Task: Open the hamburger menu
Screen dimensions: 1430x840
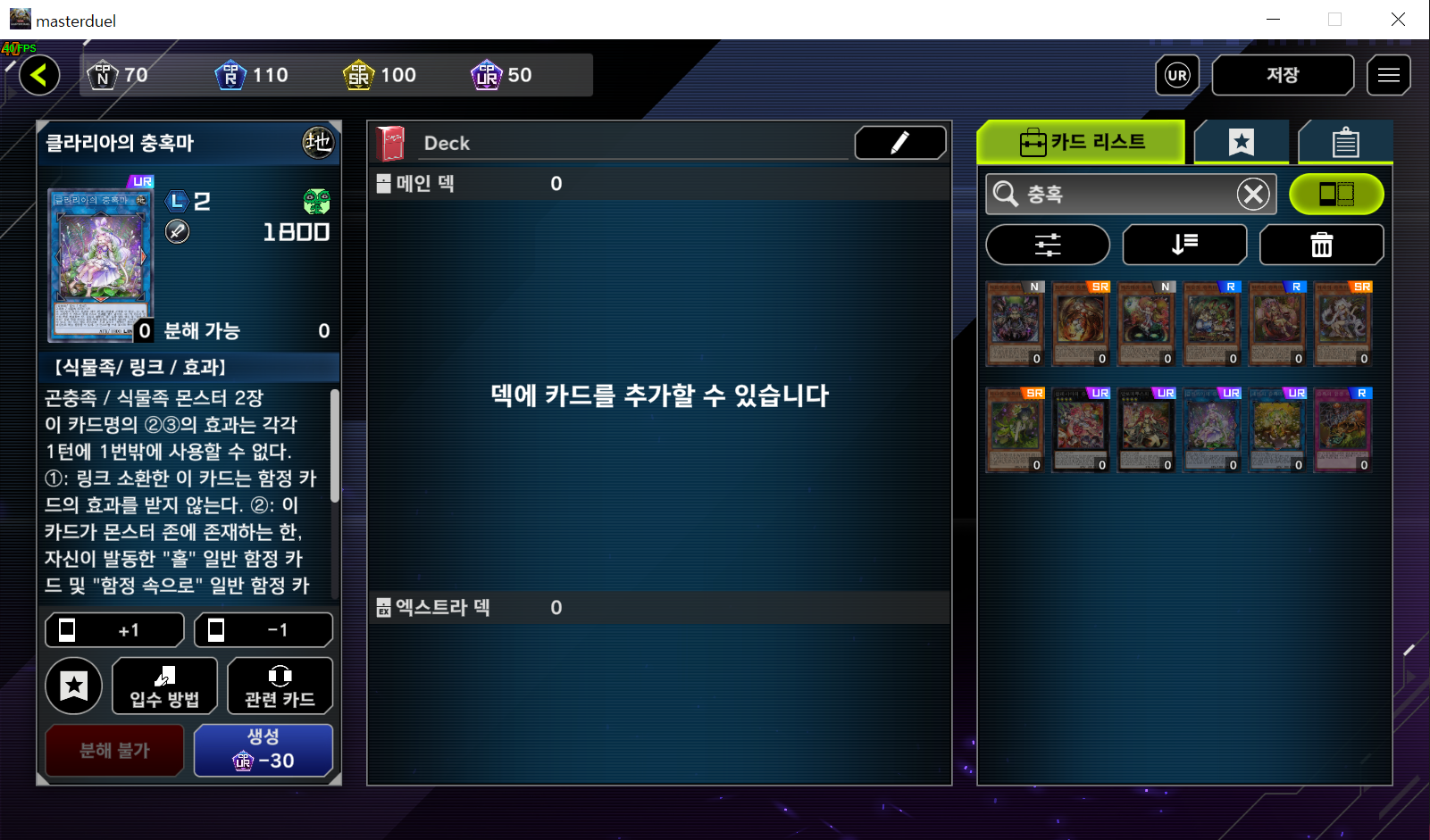Action: tap(1388, 75)
